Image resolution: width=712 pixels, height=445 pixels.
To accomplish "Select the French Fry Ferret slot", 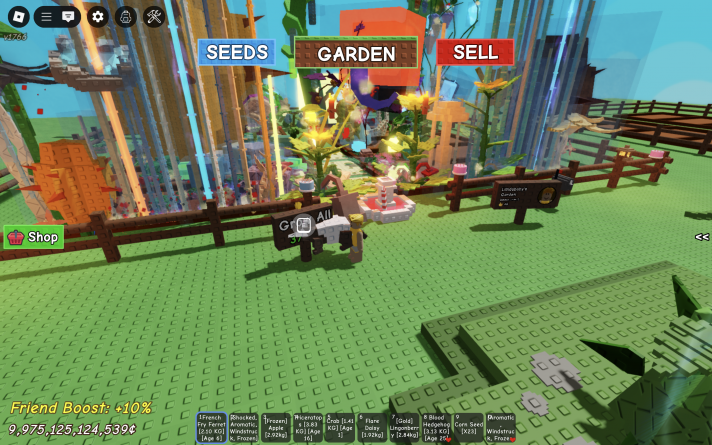I will (211, 428).
